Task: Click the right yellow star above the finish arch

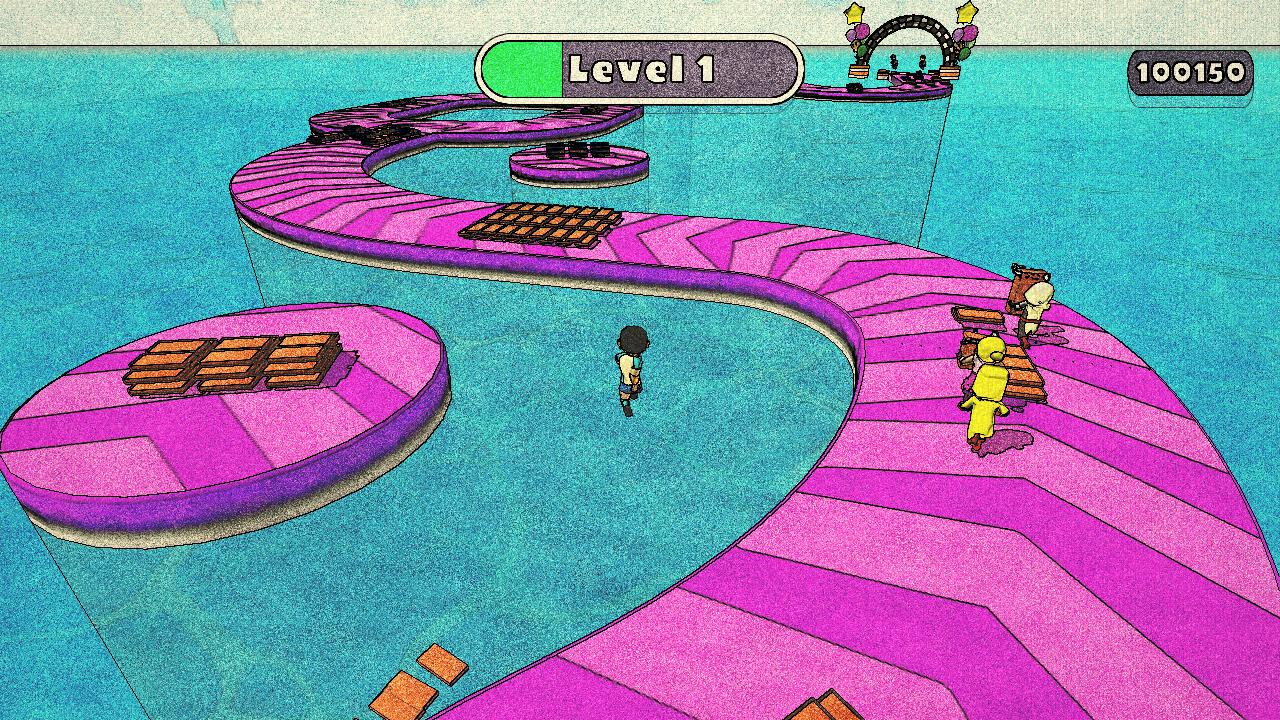Action: click(x=967, y=13)
